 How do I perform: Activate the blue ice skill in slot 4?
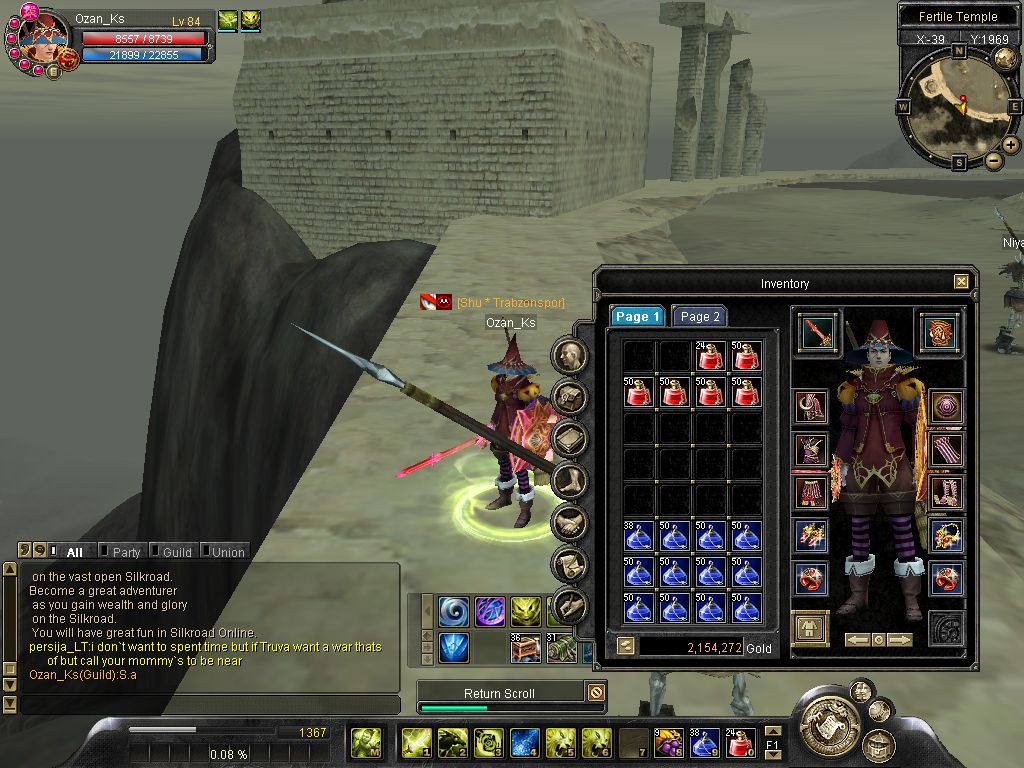(x=525, y=743)
